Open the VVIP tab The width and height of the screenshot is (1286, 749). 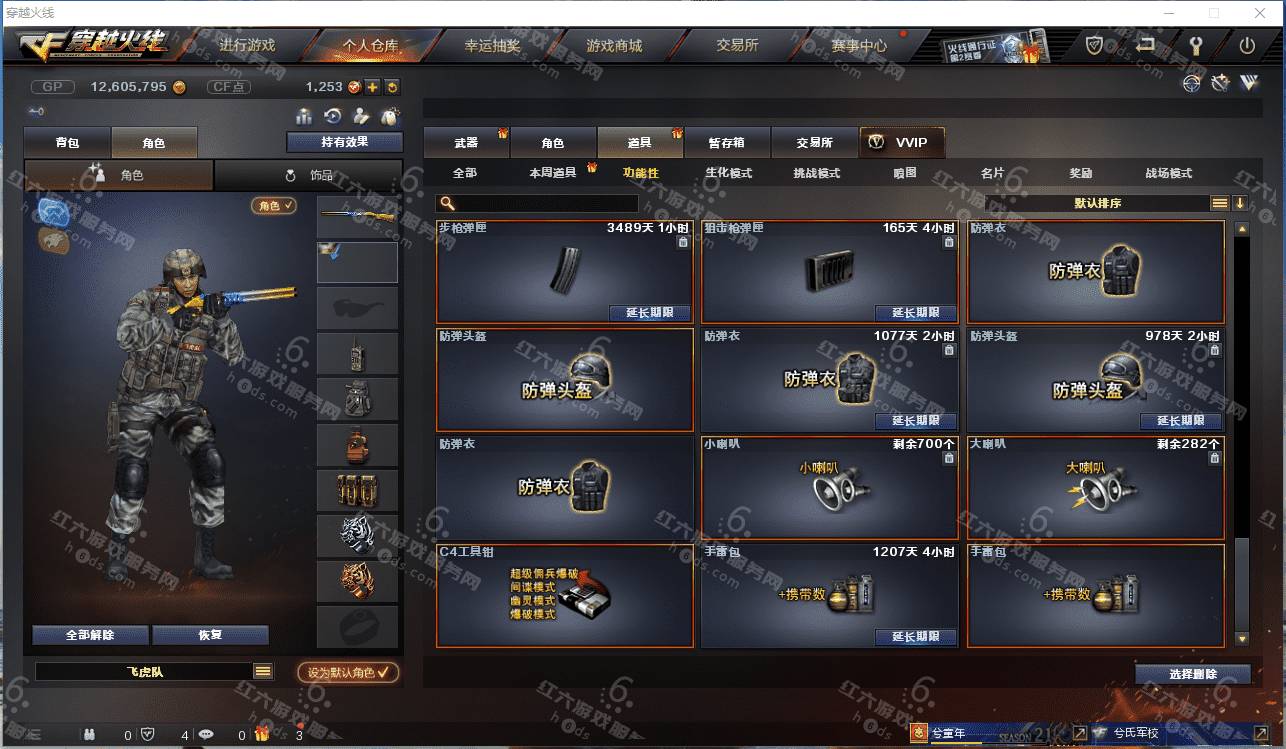(901, 143)
